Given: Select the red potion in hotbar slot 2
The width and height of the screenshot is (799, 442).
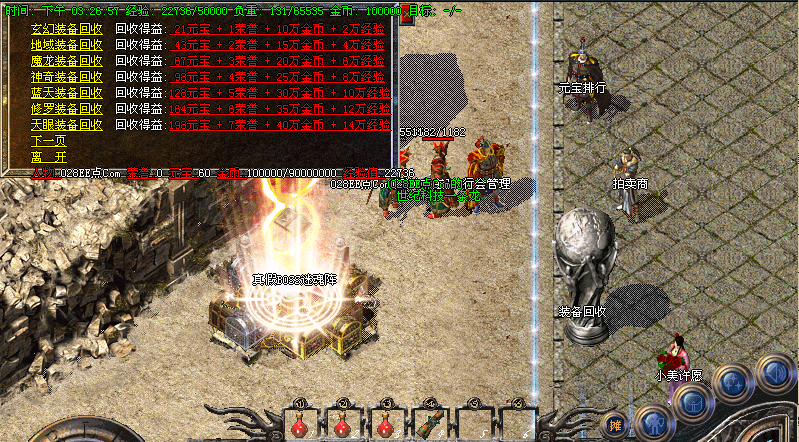Looking at the screenshot, I should 342,425.
